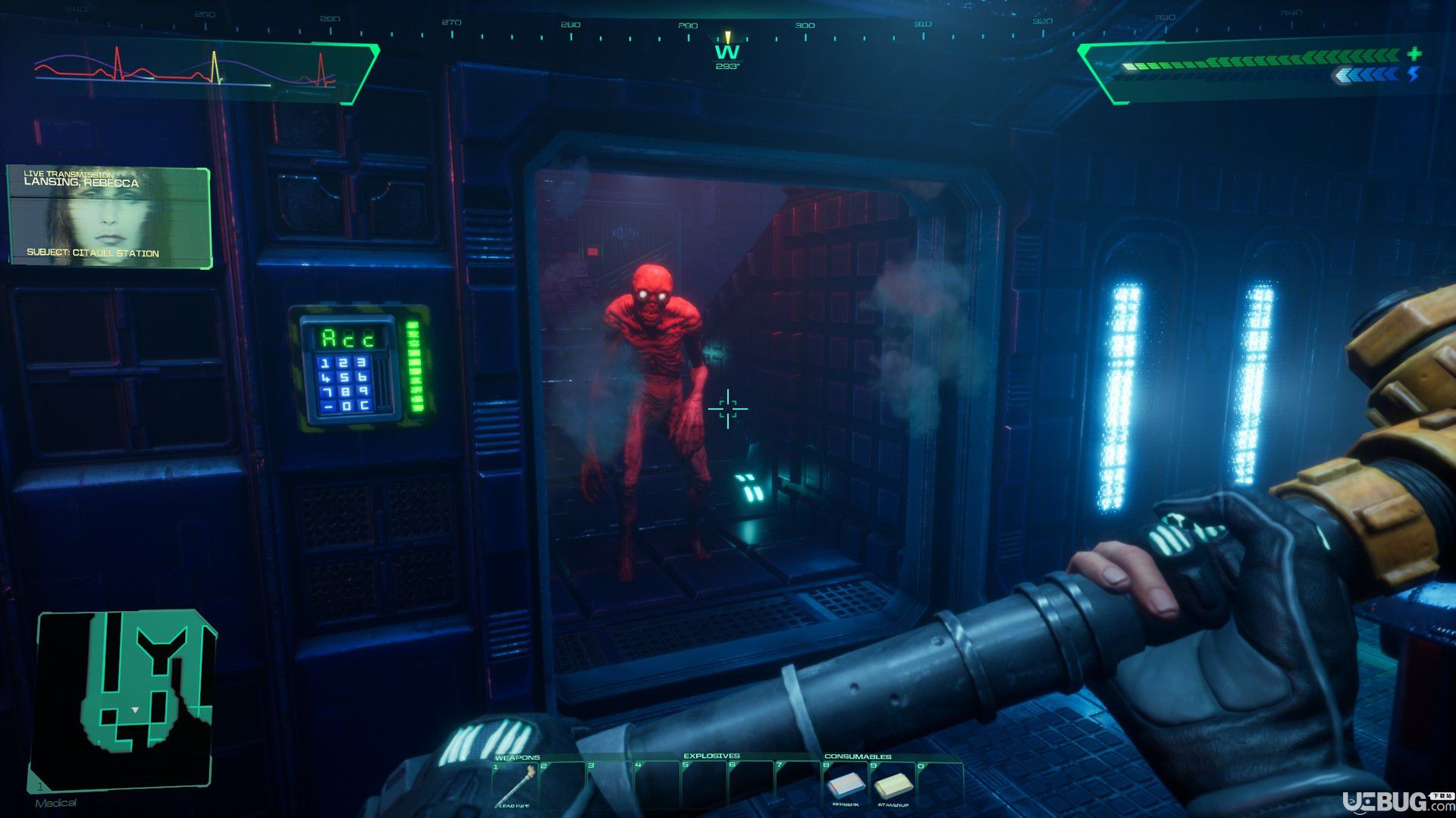Image resolution: width=1456 pixels, height=818 pixels.
Task: Use the Staminup patch consumable
Action: [893, 785]
